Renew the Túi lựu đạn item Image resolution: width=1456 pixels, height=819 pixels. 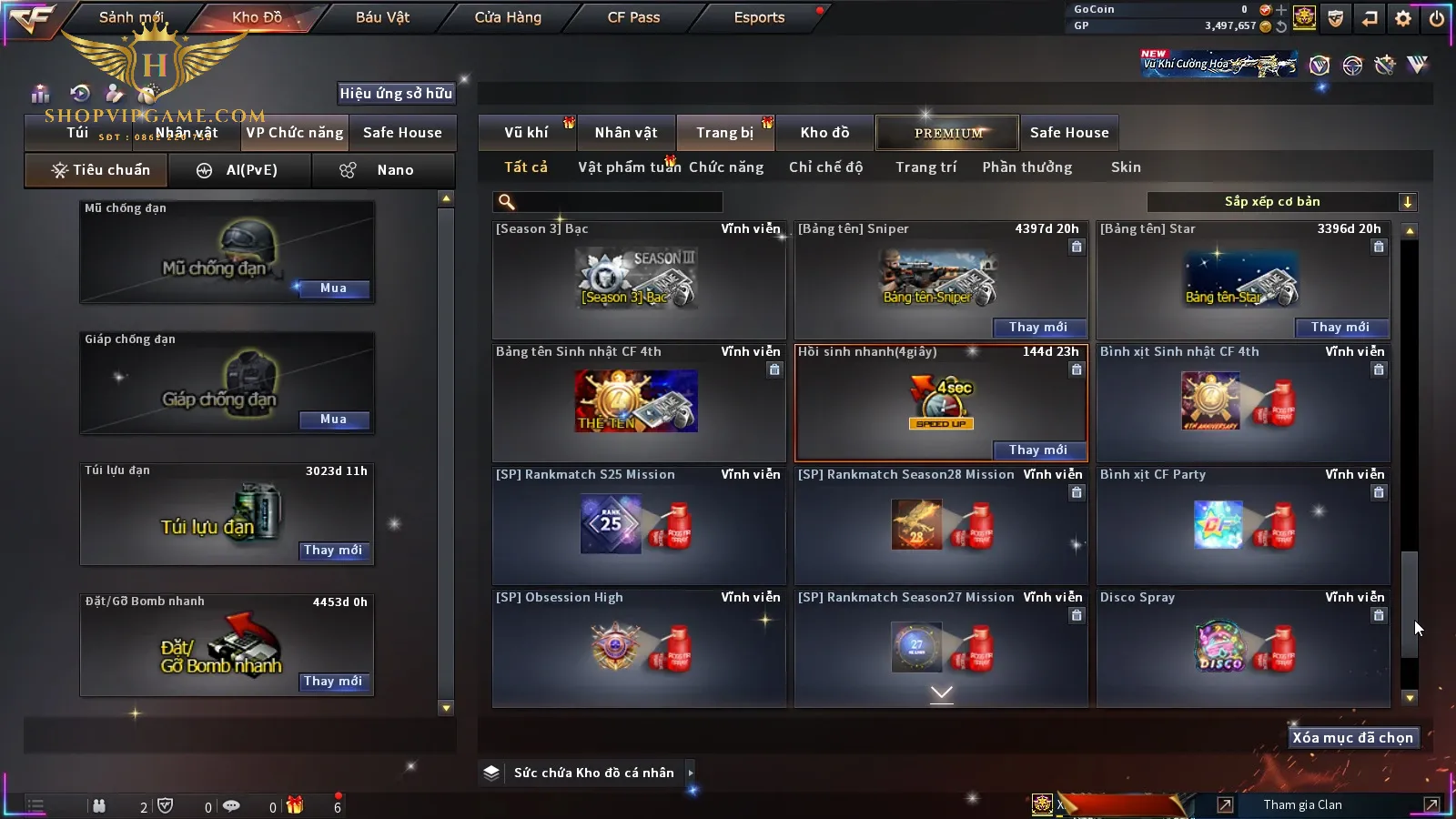333,551
